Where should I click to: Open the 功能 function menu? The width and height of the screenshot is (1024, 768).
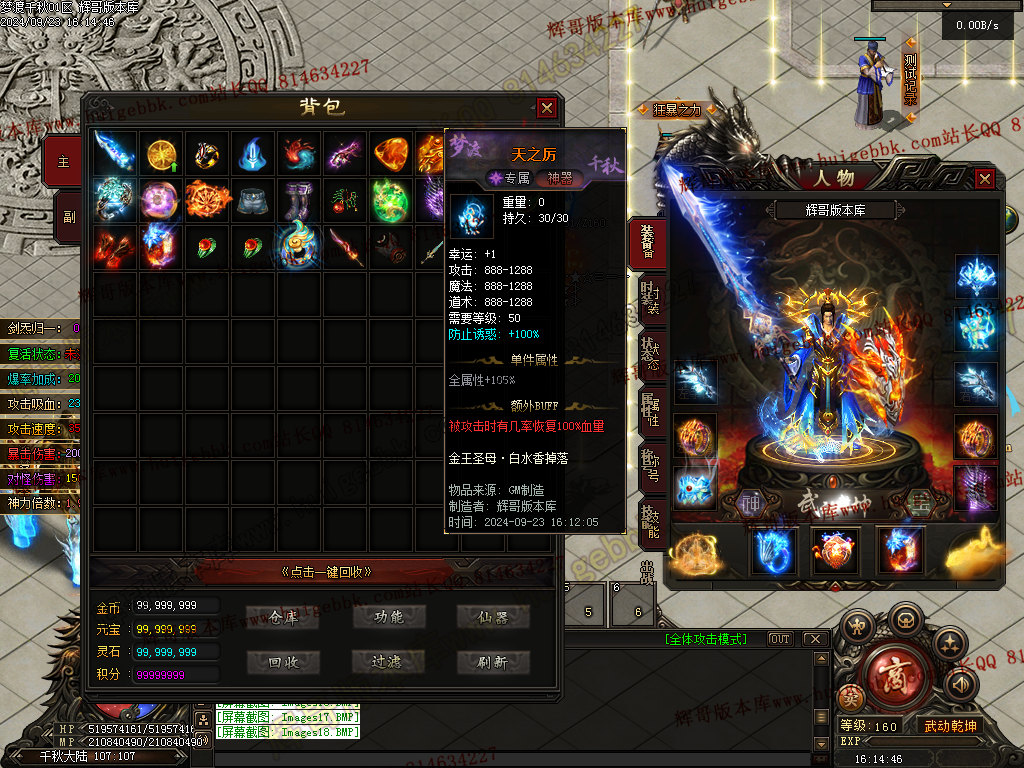coord(388,617)
